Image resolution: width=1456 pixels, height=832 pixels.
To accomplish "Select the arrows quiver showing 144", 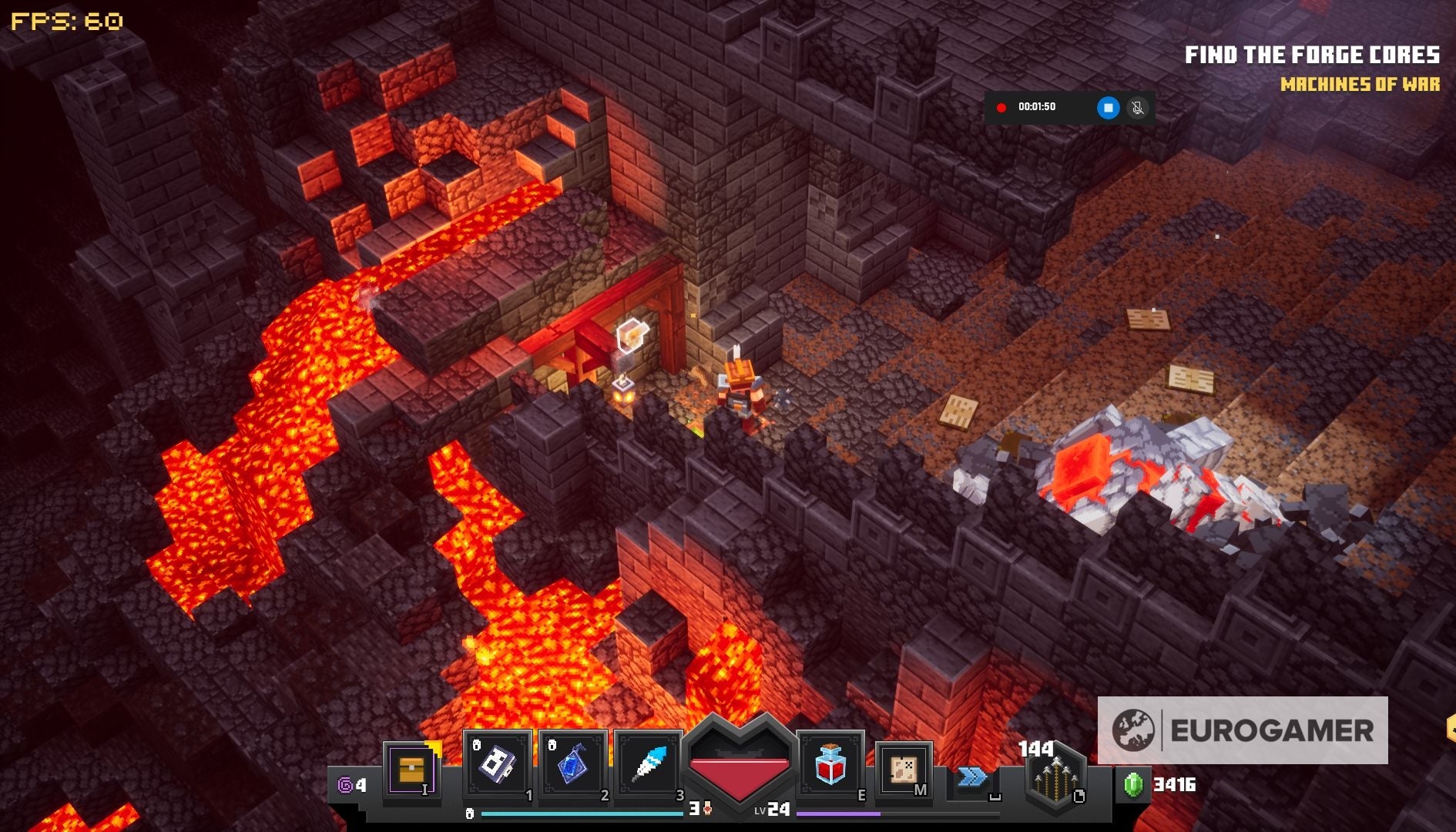I will tap(1055, 778).
